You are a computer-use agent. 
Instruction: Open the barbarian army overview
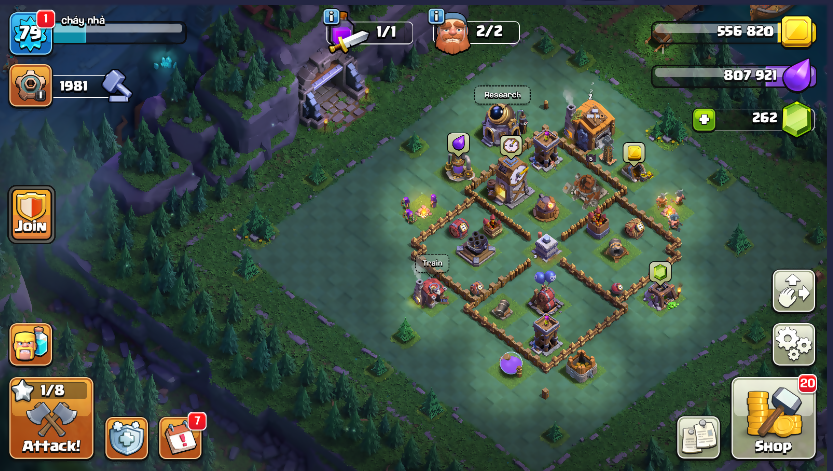point(30,344)
